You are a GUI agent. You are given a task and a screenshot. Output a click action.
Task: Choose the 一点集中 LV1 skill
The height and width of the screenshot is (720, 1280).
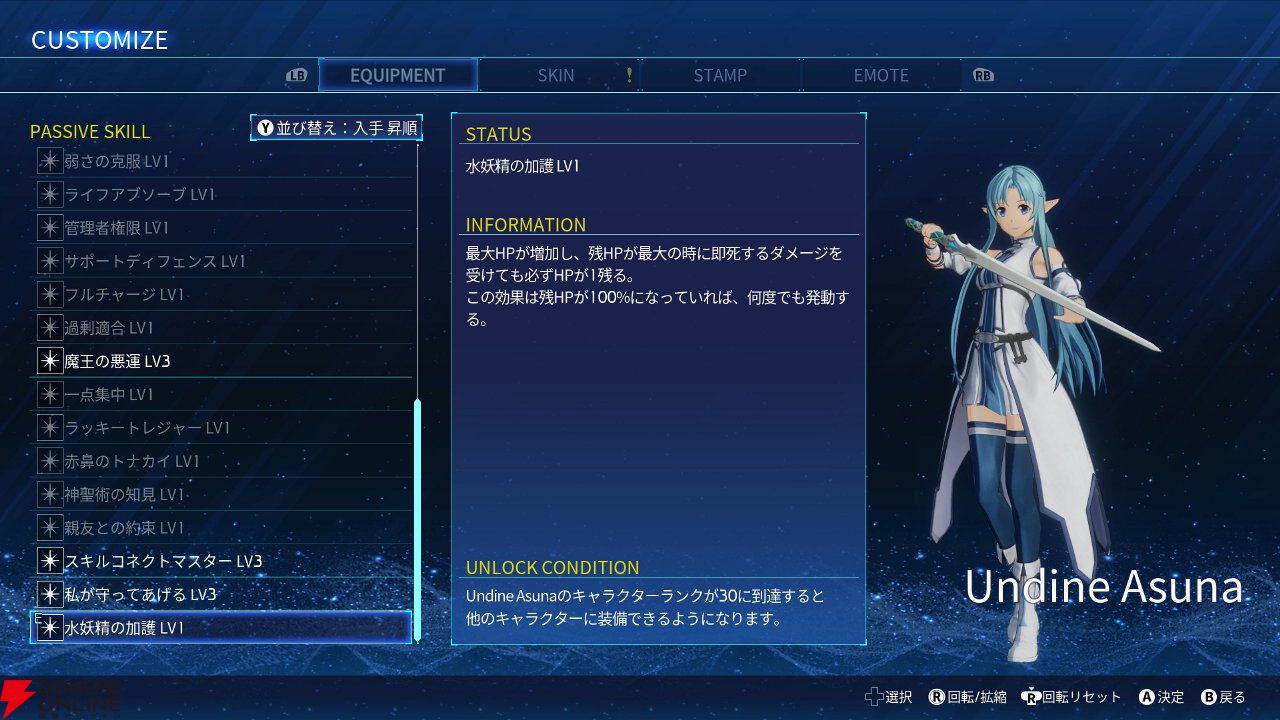222,394
